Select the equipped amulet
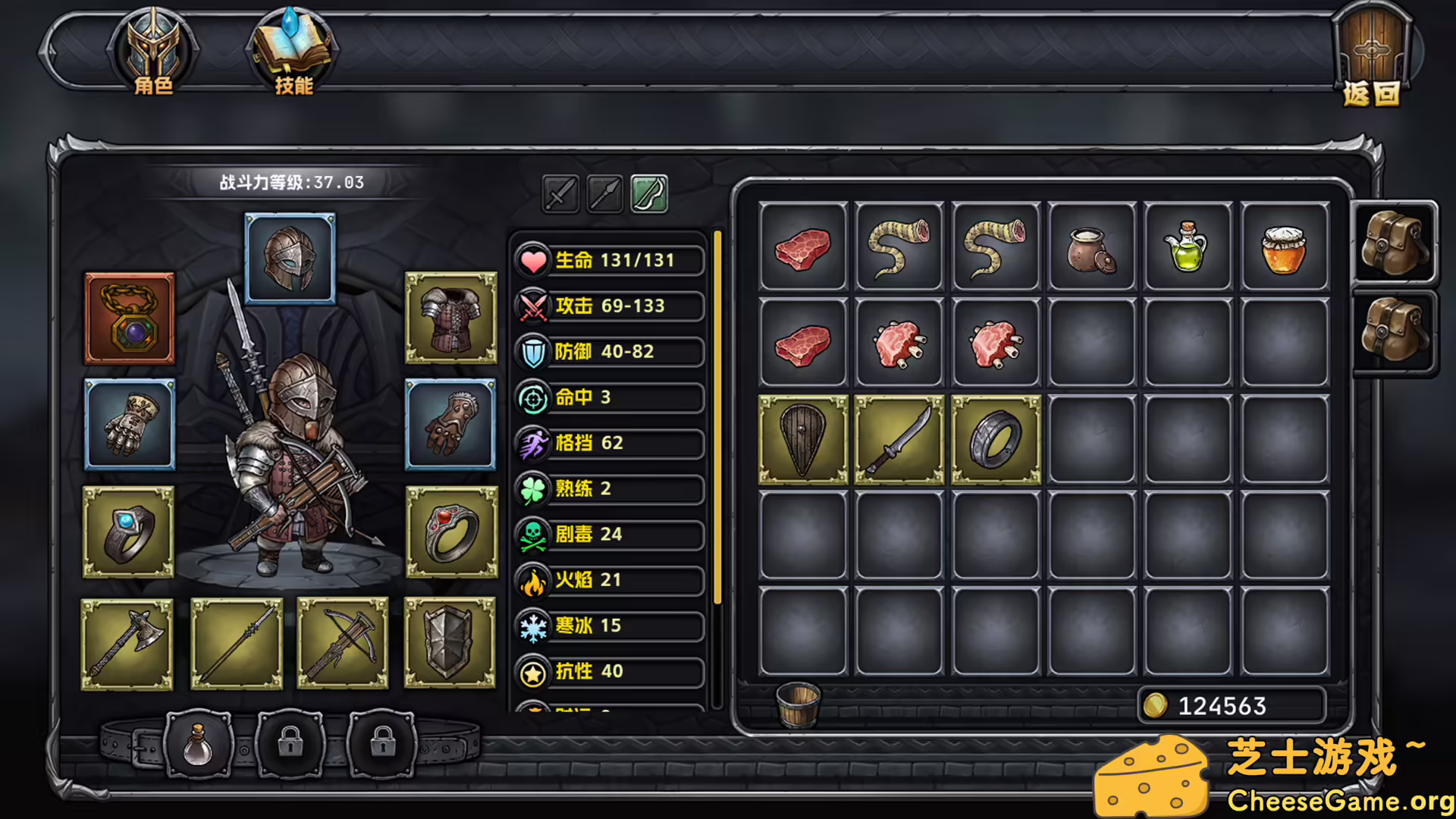Image resolution: width=1456 pixels, height=819 pixels. (129, 318)
